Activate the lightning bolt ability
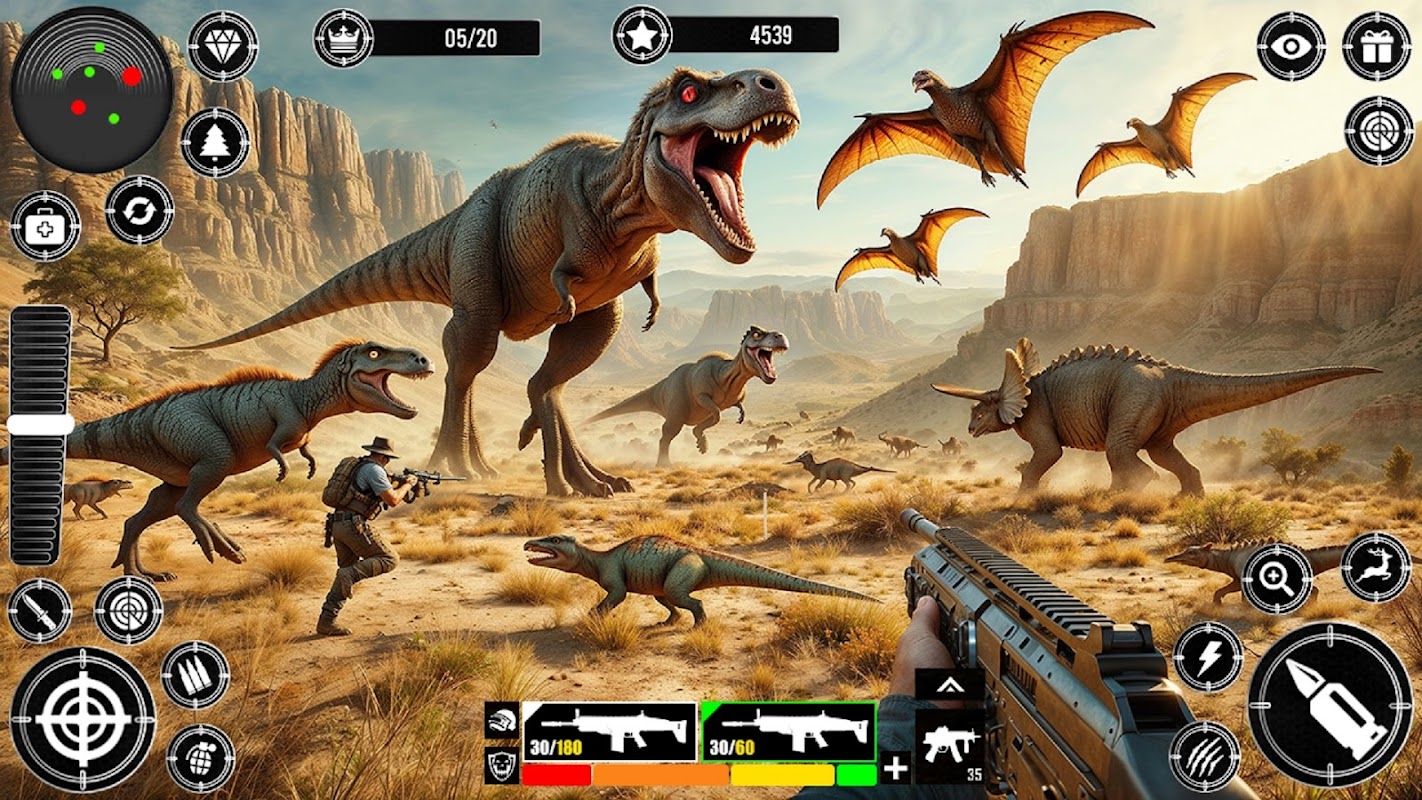 coord(1207,656)
